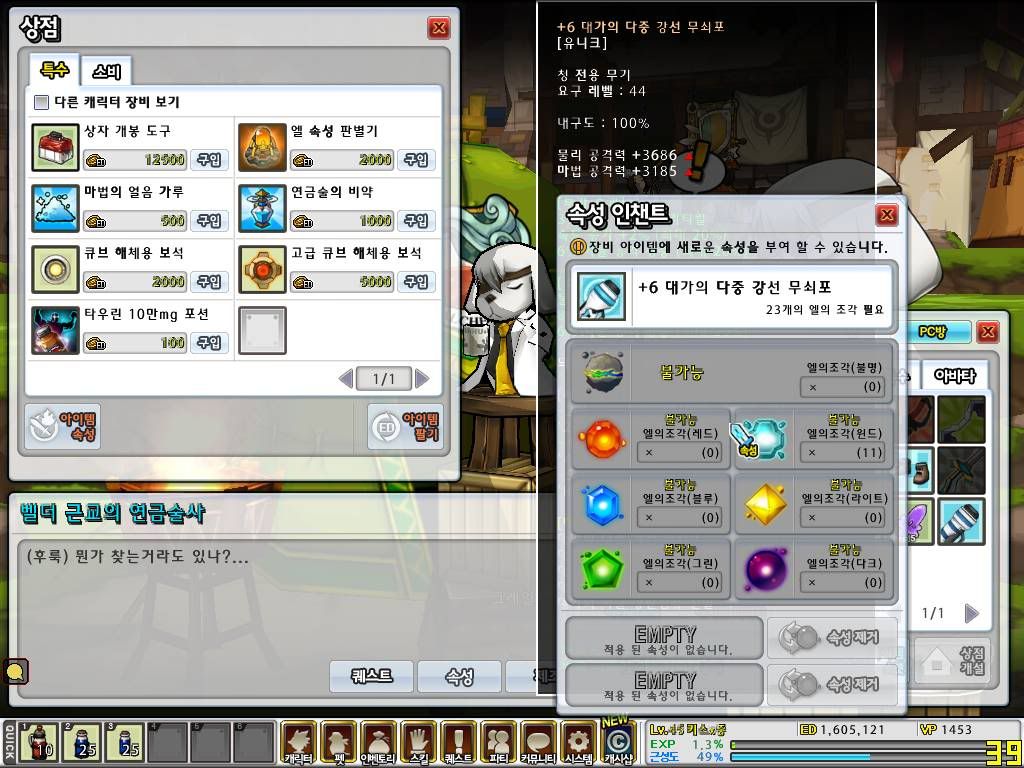Screen dimensions: 1024x768
Task: Buy 마법의 얼음 가루
Action: pyautogui.click(x=208, y=221)
